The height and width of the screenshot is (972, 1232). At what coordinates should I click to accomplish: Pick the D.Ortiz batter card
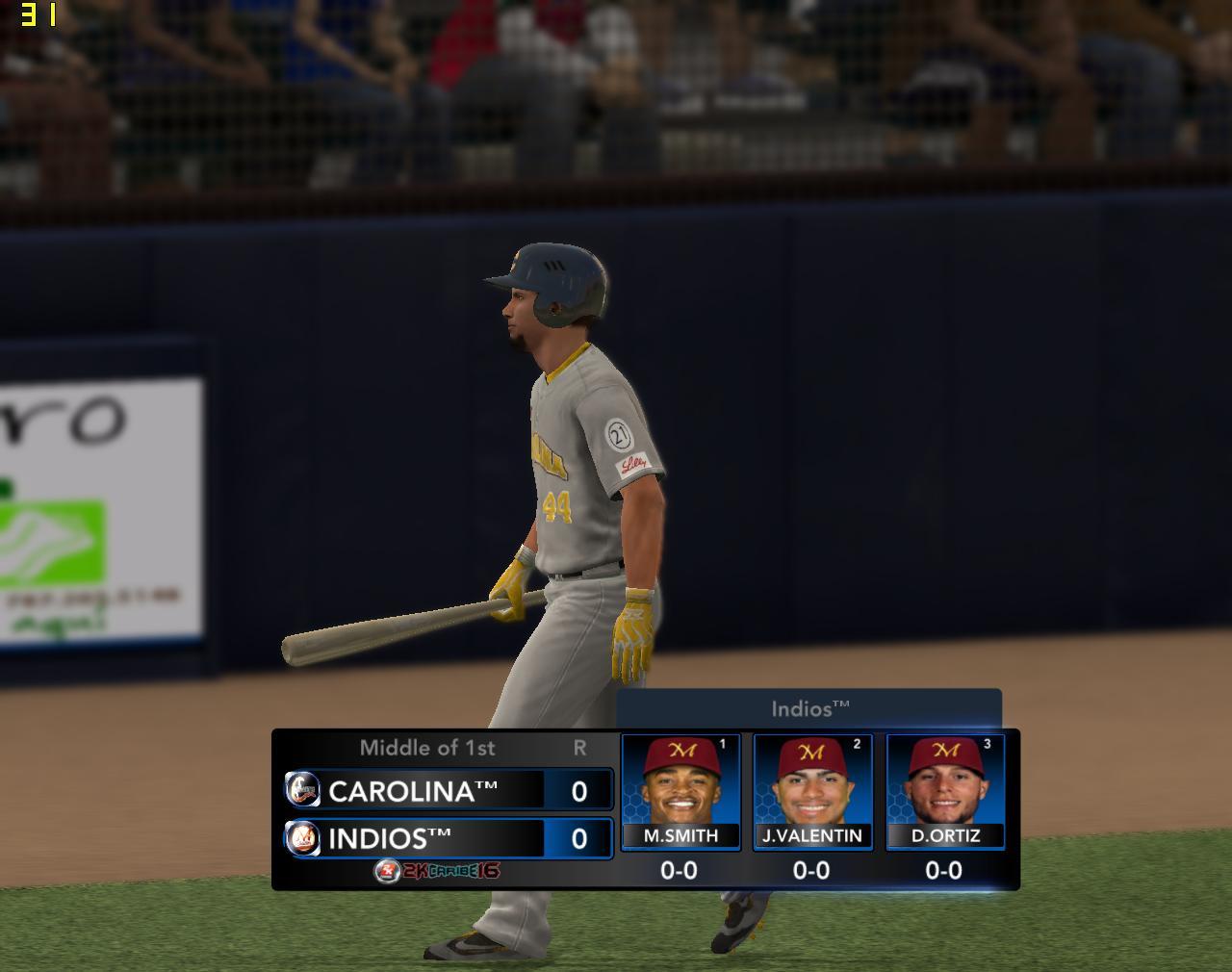(945, 792)
